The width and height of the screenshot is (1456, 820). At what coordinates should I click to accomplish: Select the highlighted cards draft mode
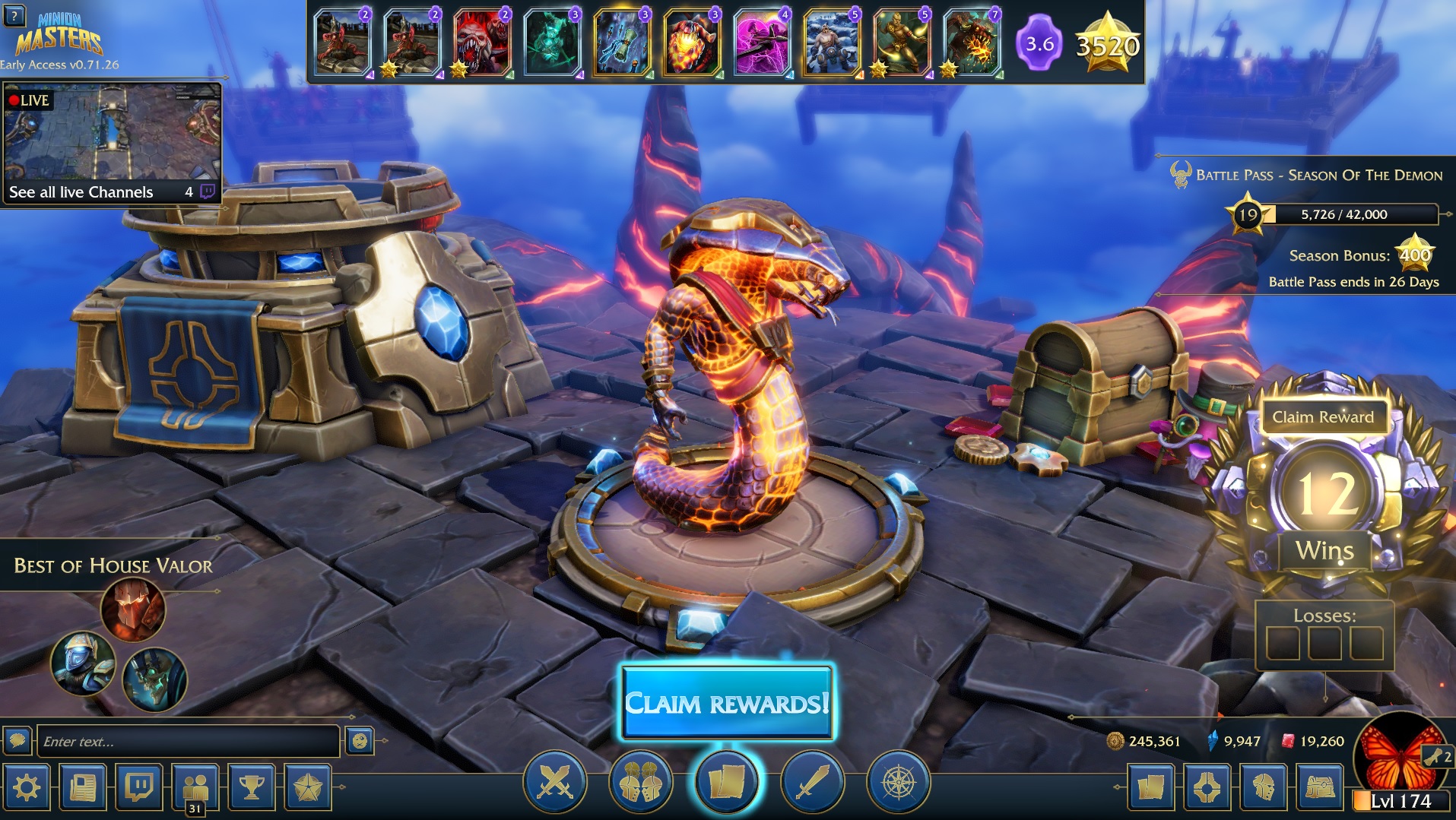726,781
